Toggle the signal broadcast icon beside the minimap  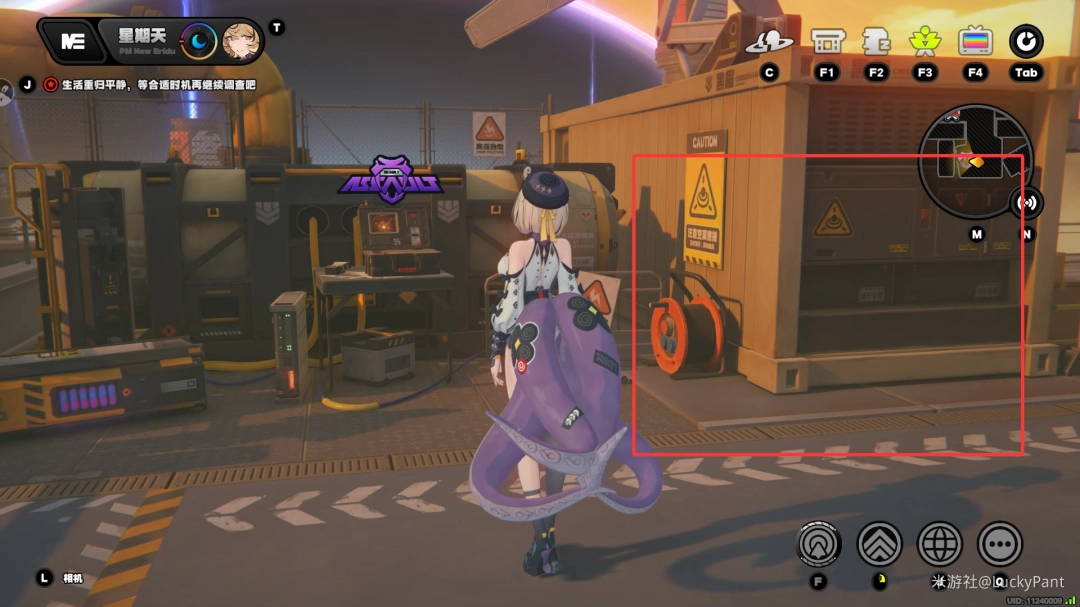[1026, 203]
